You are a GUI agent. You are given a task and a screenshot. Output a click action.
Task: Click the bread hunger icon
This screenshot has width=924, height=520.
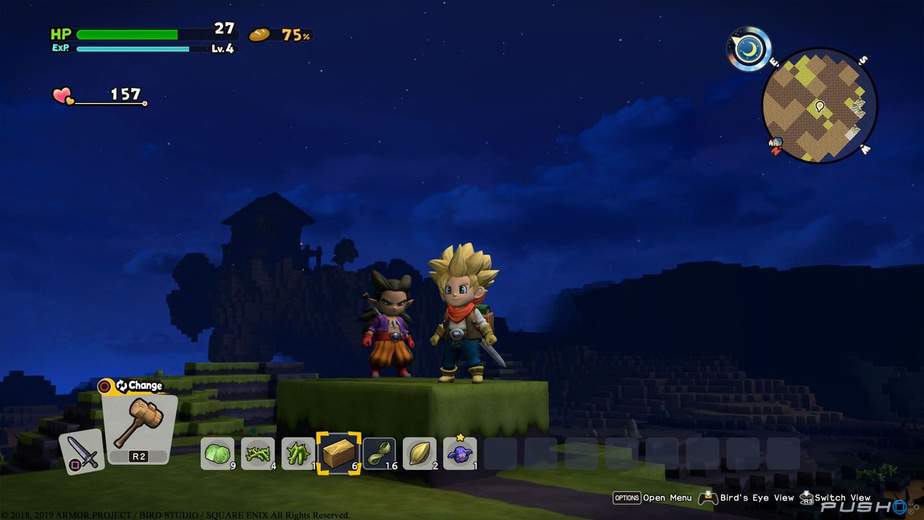(260, 35)
